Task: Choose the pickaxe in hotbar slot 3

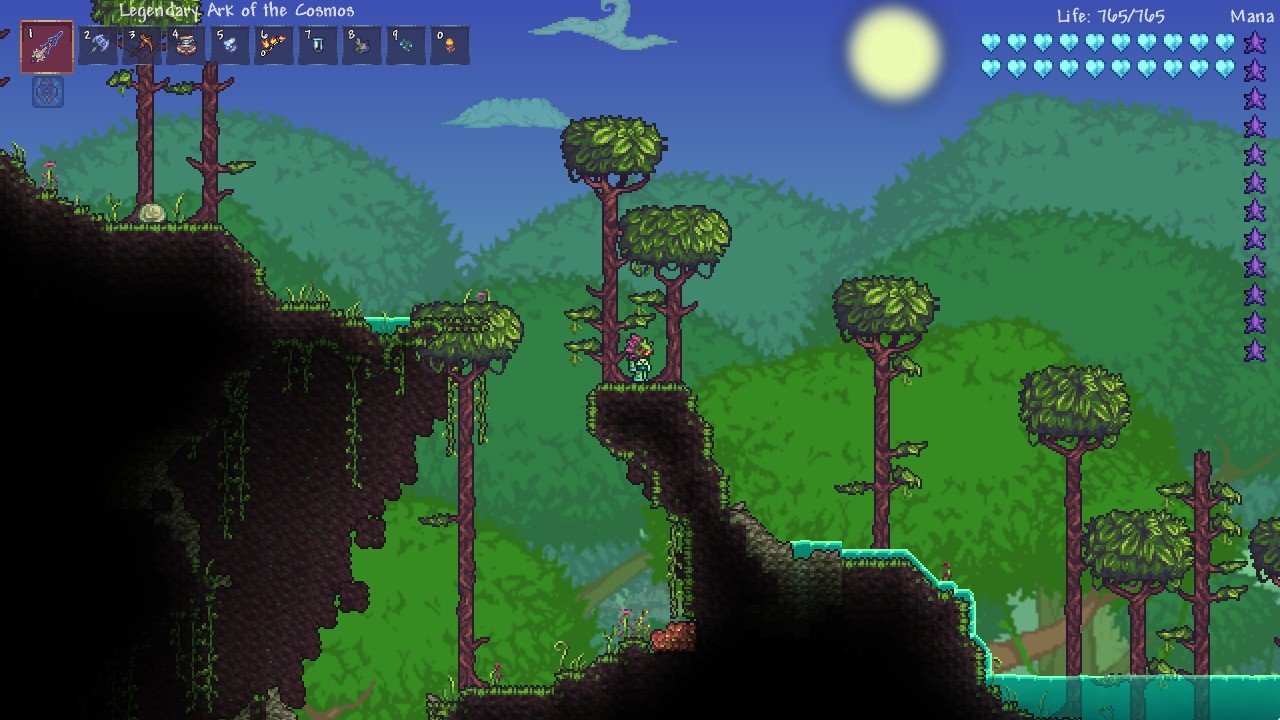Action: 142,46
